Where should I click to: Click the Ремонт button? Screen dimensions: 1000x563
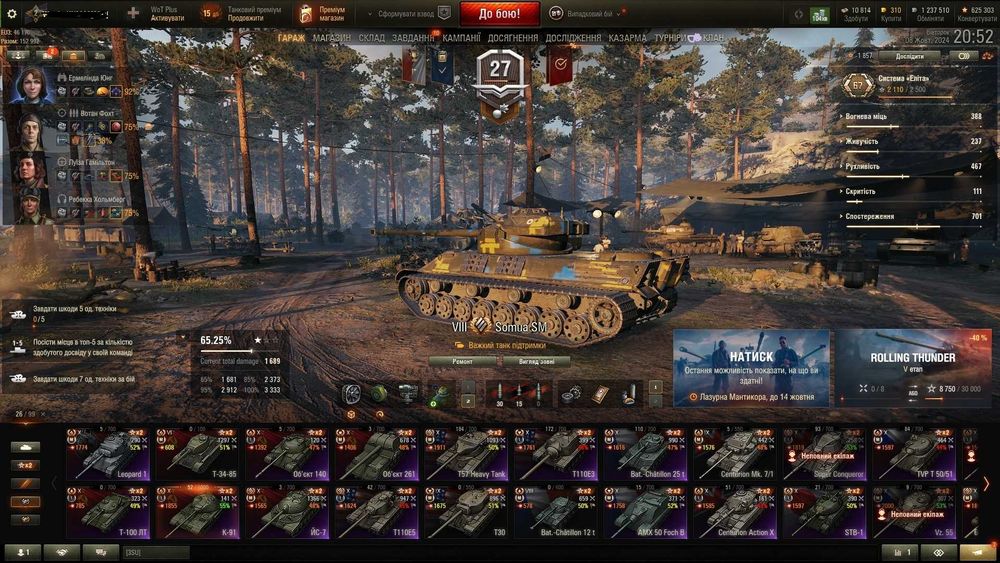coord(463,361)
